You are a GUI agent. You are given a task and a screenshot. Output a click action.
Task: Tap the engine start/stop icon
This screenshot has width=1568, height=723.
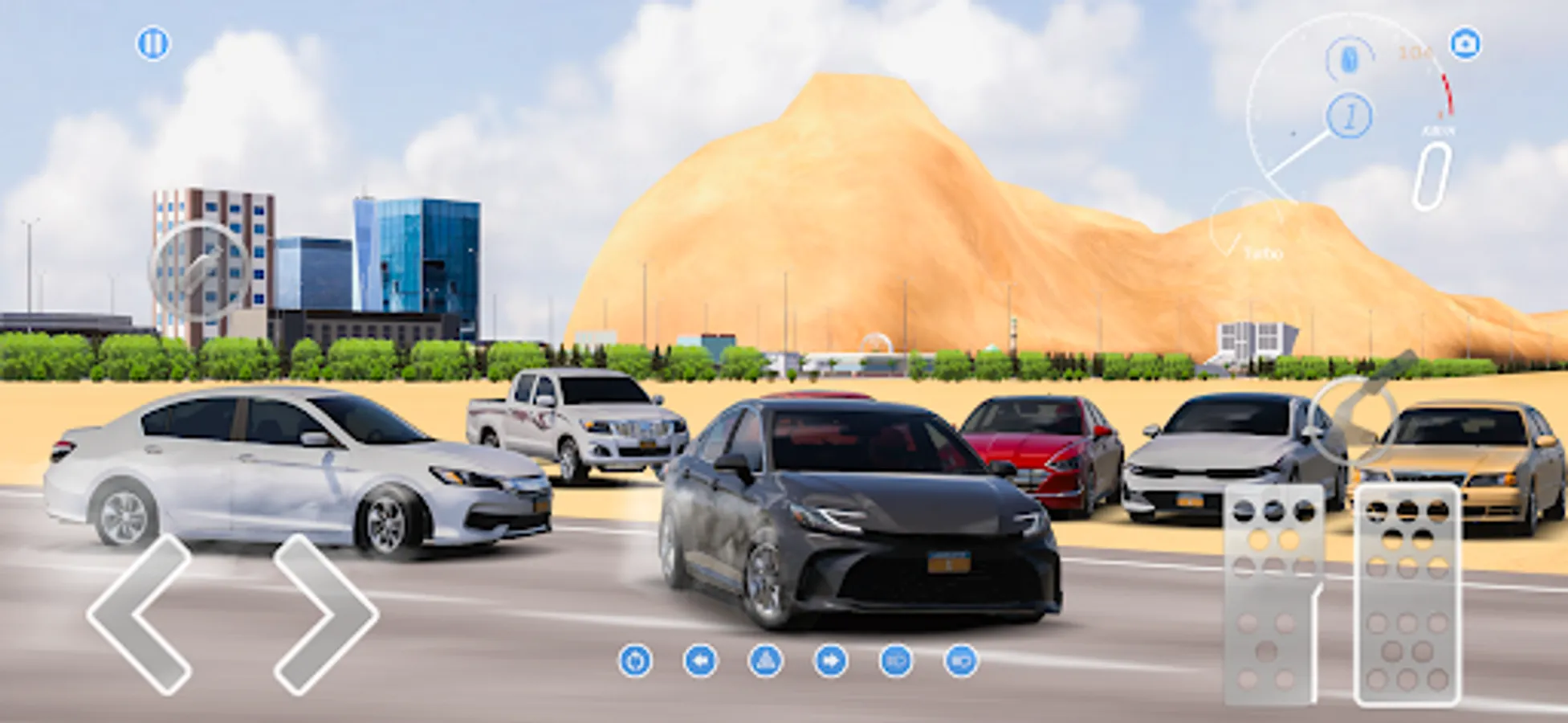[637, 661]
